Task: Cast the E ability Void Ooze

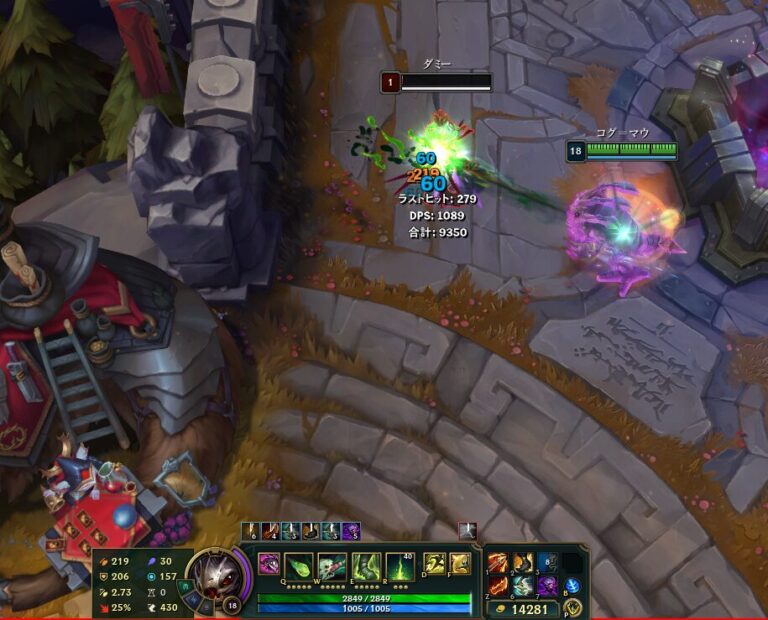Action: click(x=366, y=566)
